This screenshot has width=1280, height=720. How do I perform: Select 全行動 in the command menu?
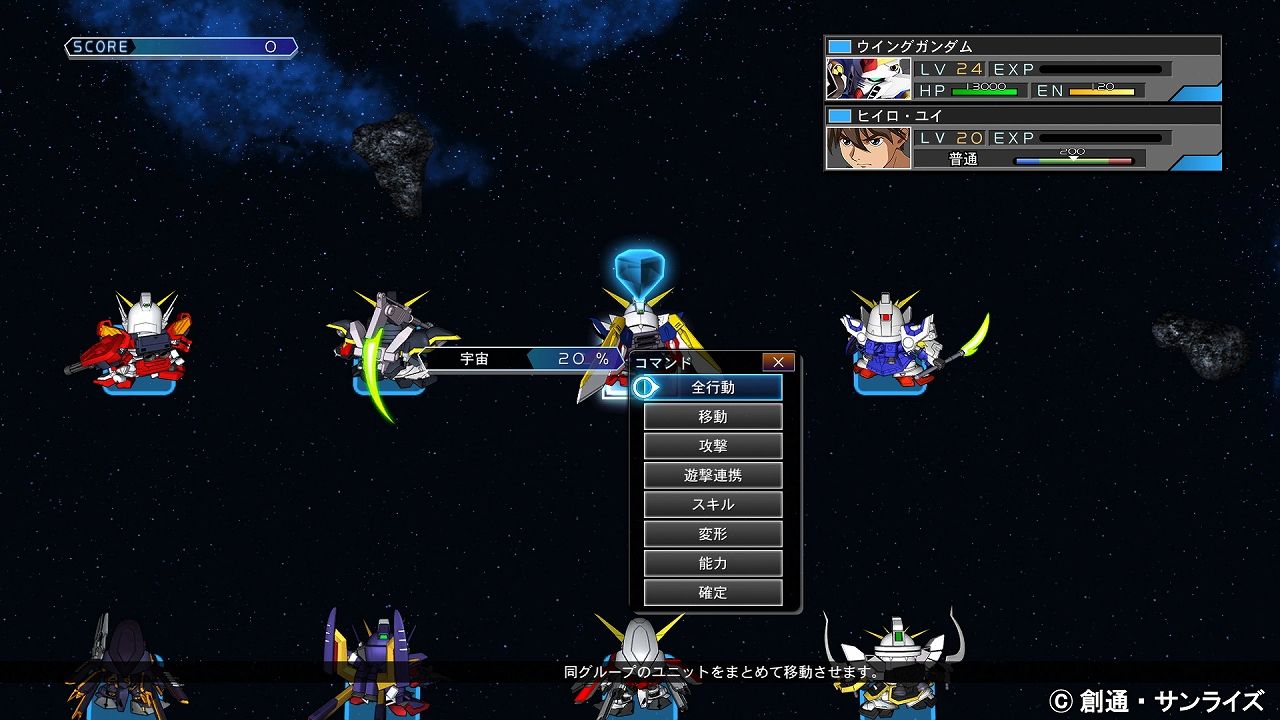click(713, 388)
